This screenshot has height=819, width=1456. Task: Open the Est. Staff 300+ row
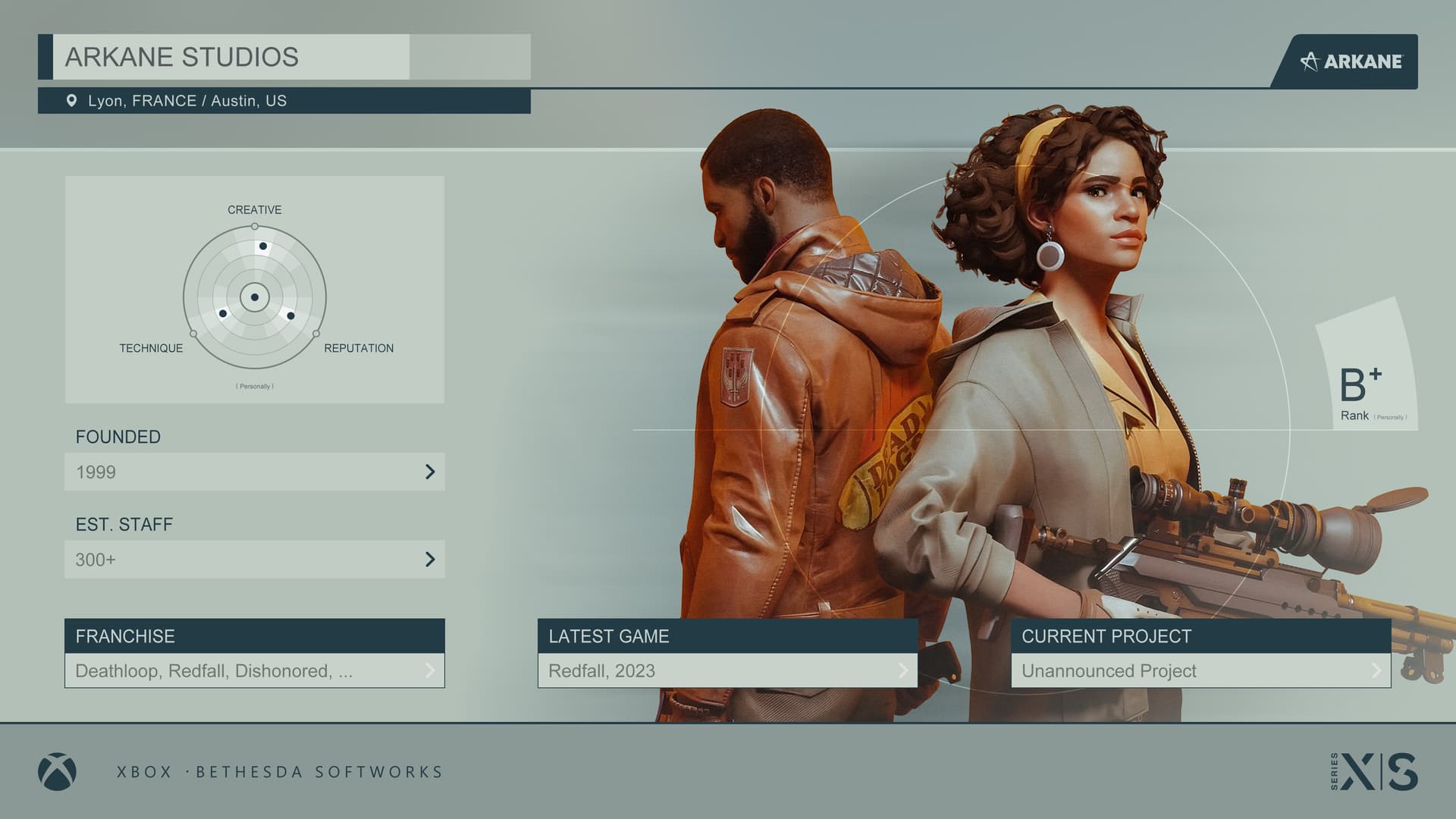(x=255, y=560)
